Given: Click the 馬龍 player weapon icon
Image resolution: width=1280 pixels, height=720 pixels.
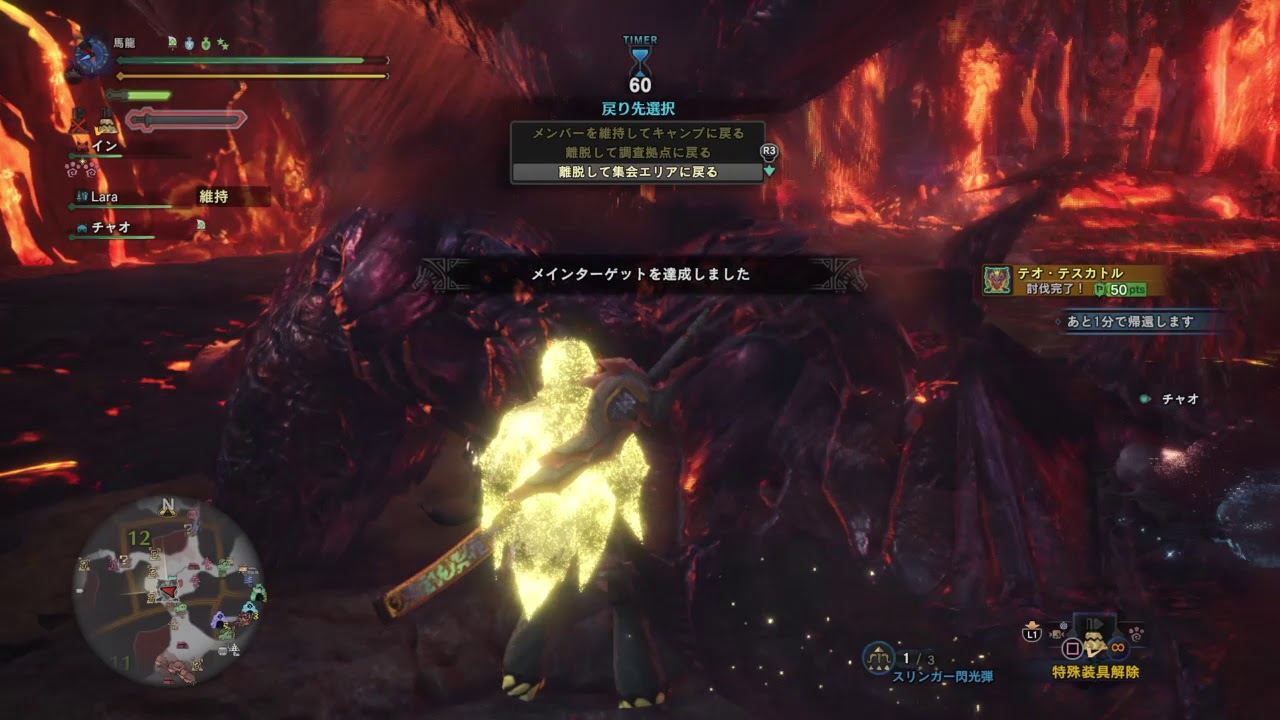Looking at the screenshot, I should [x=93, y=56].
